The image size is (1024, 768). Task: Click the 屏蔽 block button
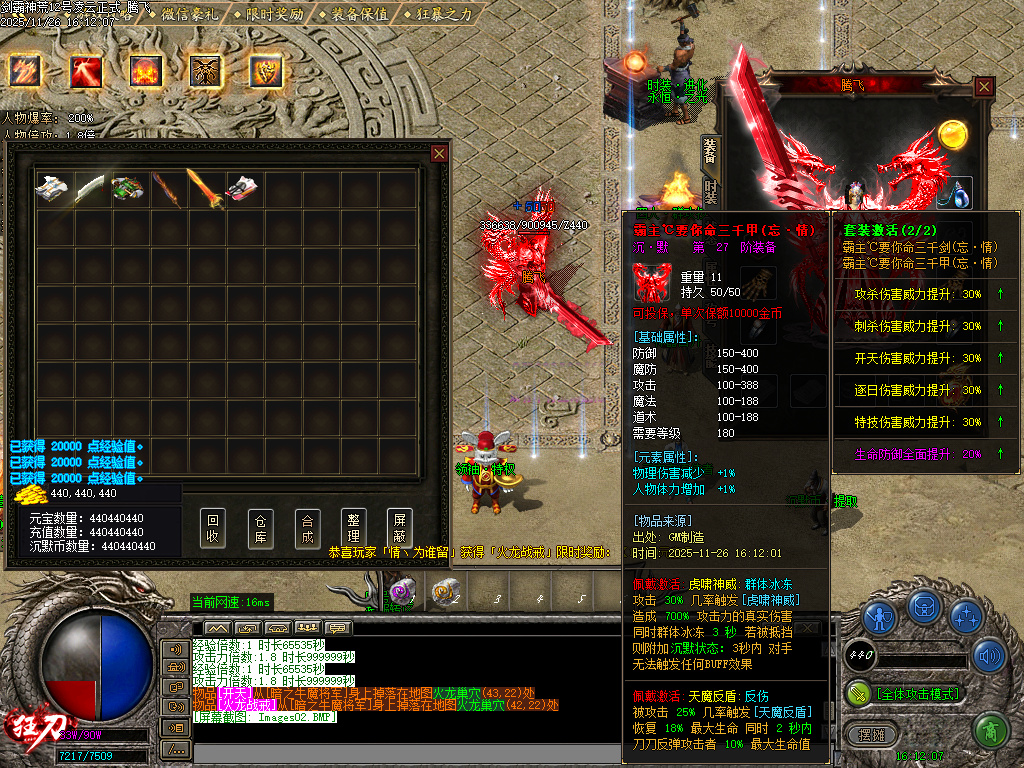(x=400, y=529)
